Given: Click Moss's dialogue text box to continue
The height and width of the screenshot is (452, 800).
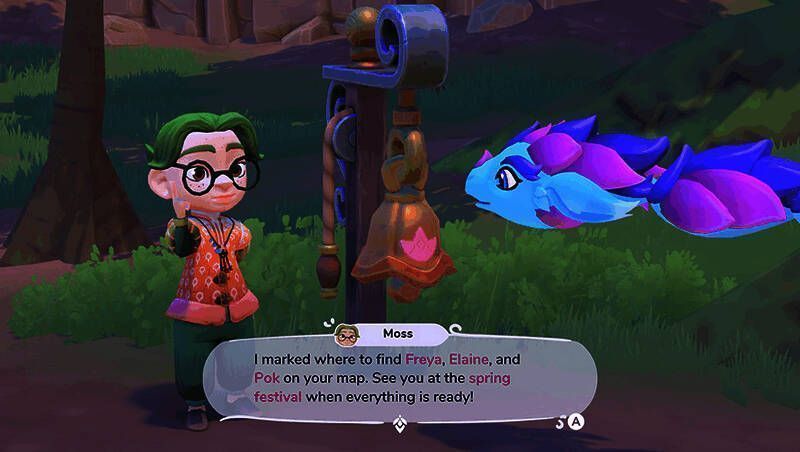Looking at the screenshot, I should pyautogui.click(x=400, y=376).
